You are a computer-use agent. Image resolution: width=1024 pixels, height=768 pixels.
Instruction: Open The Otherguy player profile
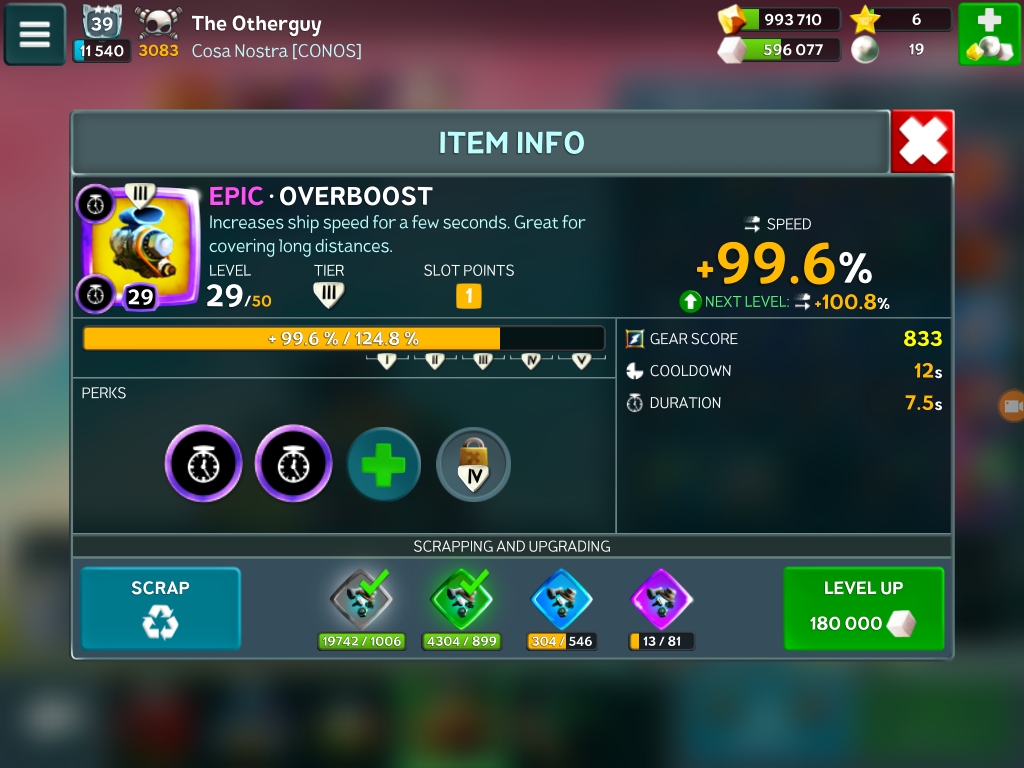pyautogui.click(x=256, y=23)
